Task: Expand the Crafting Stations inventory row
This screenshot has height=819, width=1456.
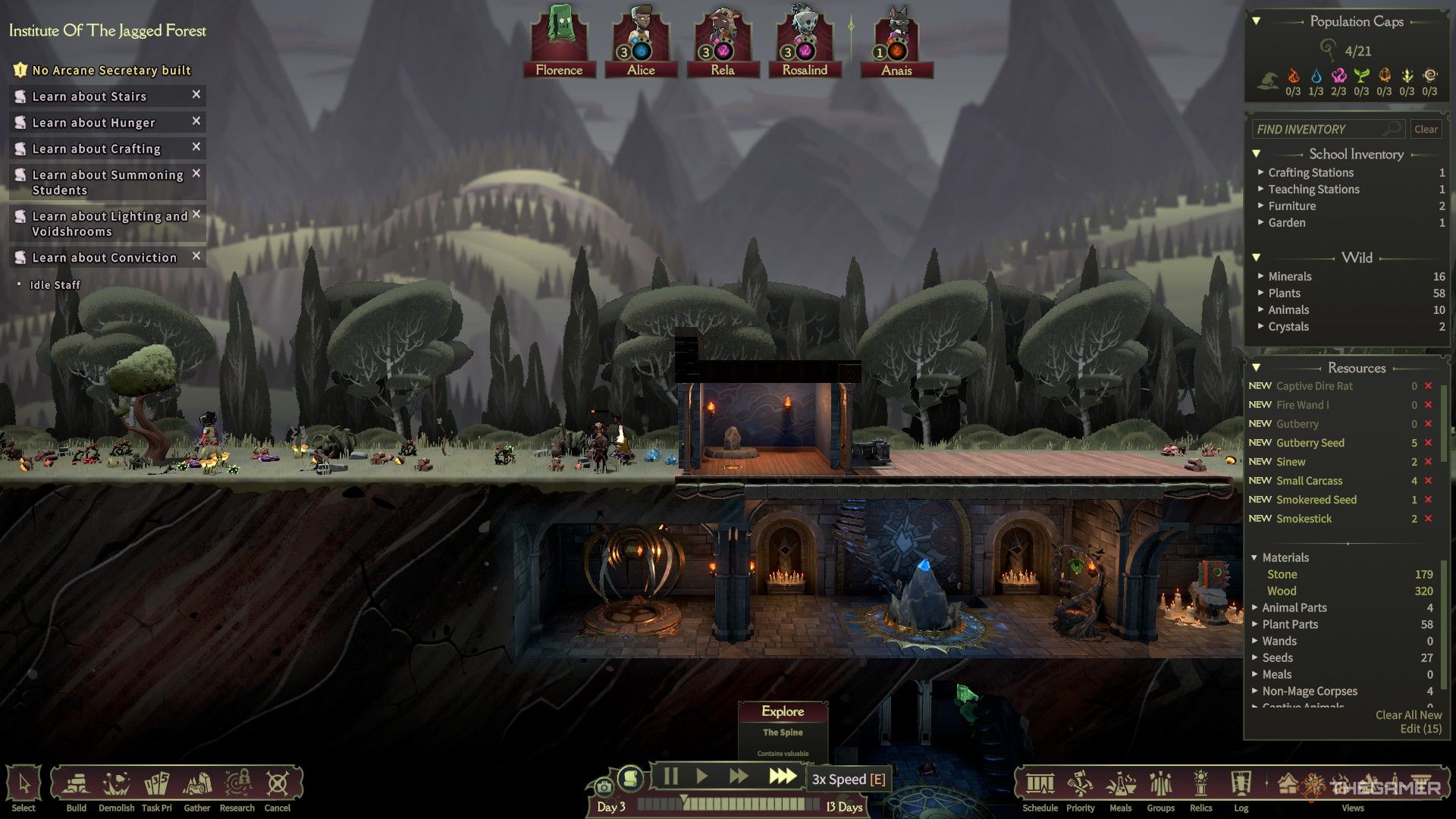Action: pos(1310,173)
